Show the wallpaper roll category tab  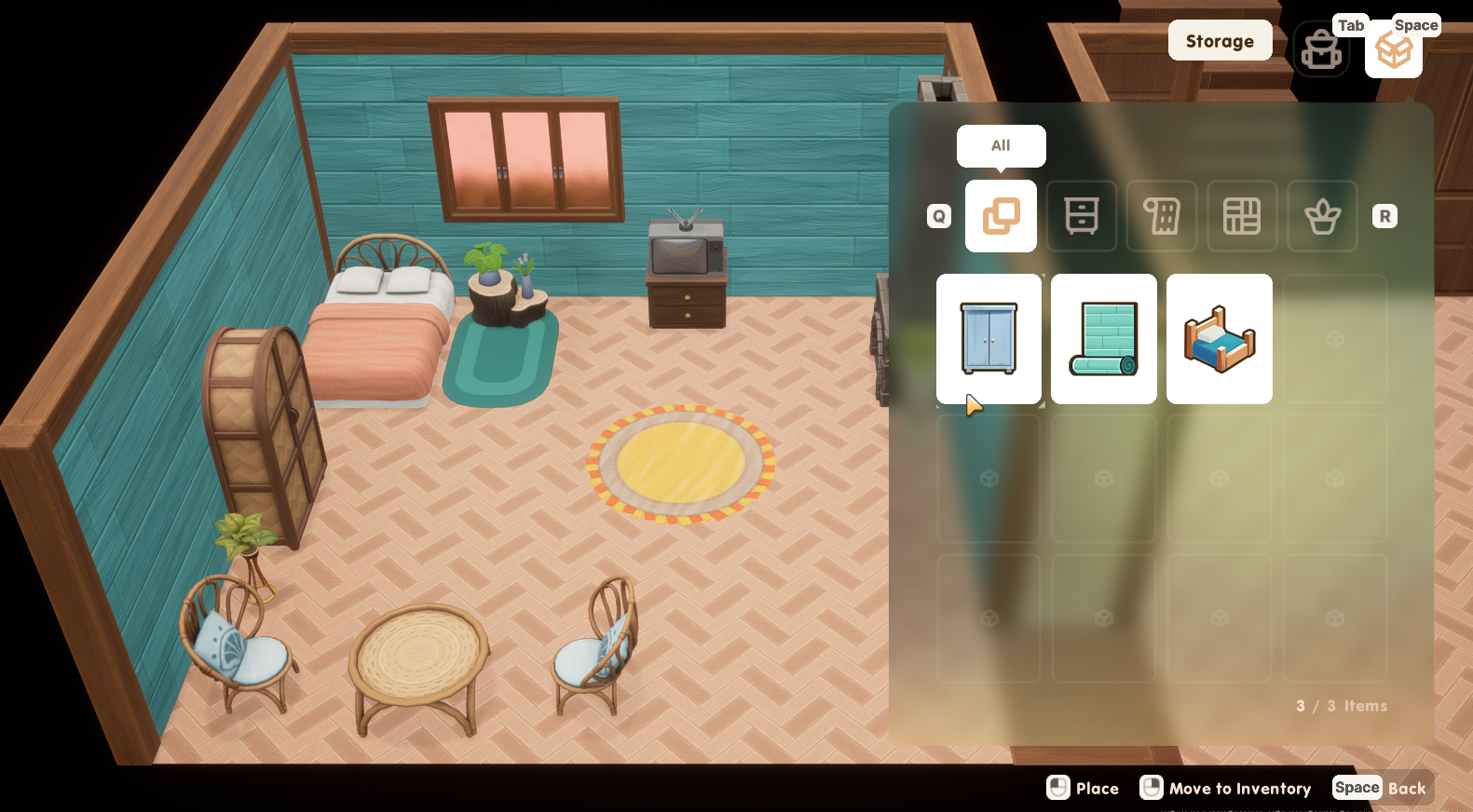pyautogui.click(x=1162, y=216)
